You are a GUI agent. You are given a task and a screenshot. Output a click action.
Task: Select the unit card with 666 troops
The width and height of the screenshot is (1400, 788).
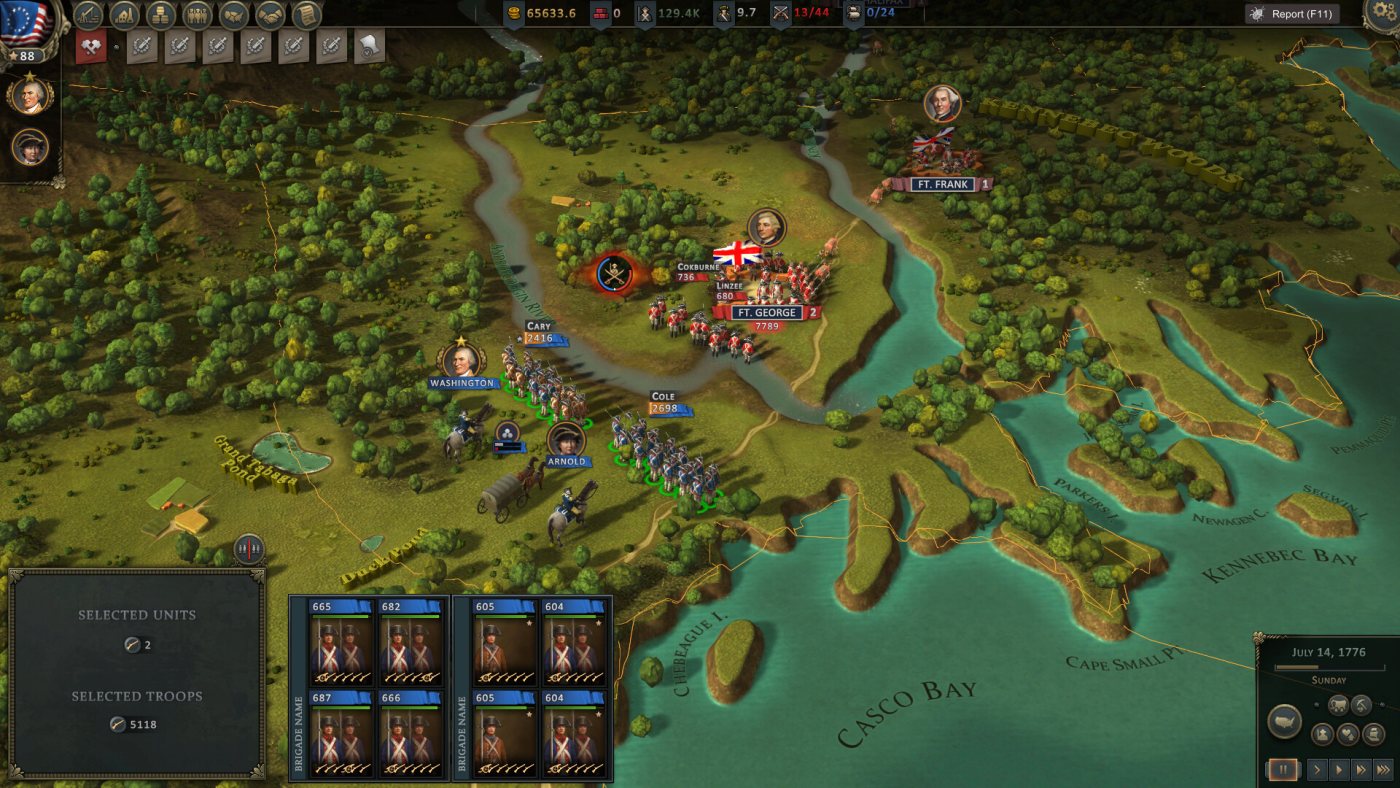(411, 729)
